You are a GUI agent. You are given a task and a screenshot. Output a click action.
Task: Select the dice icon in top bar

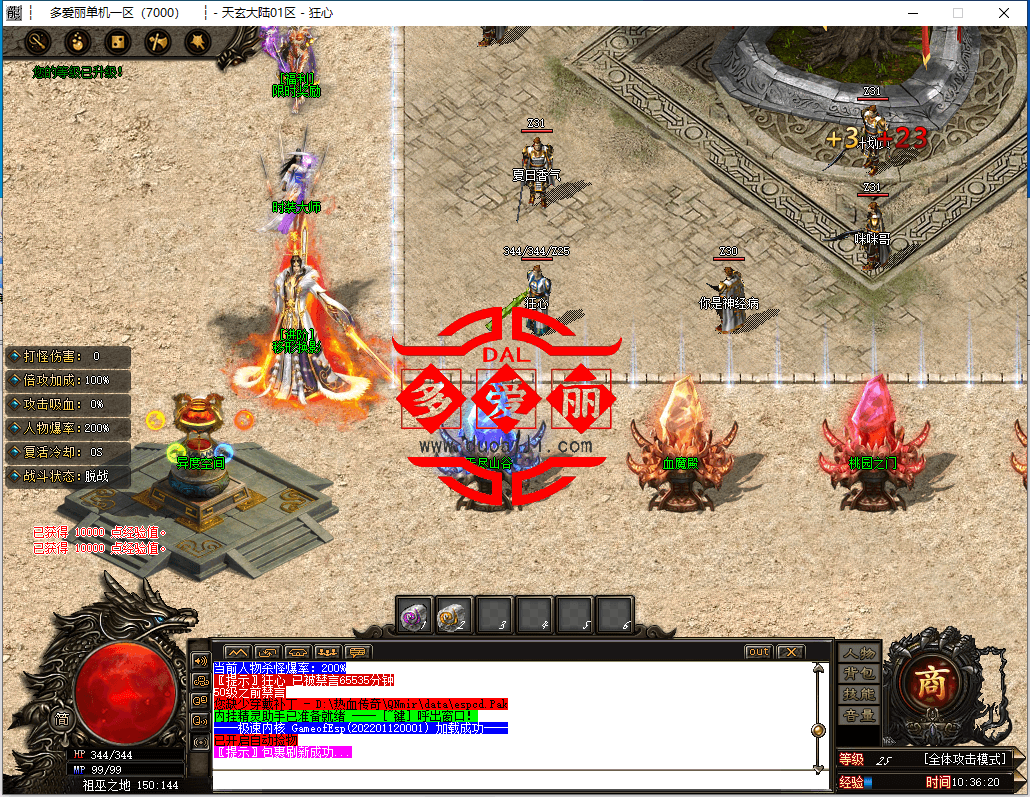[117, 42]
